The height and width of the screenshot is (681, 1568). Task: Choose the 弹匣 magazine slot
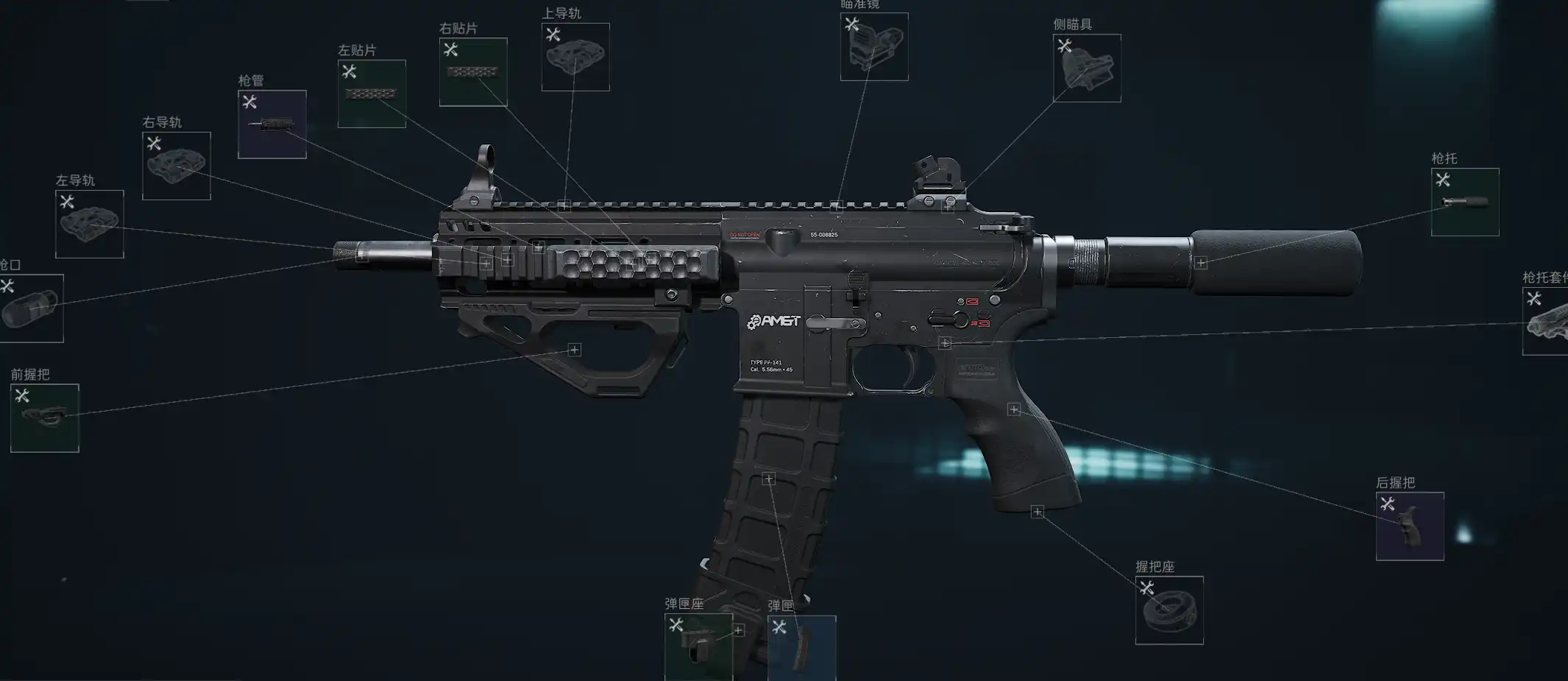pyautogui.click(x=801, y=647)
